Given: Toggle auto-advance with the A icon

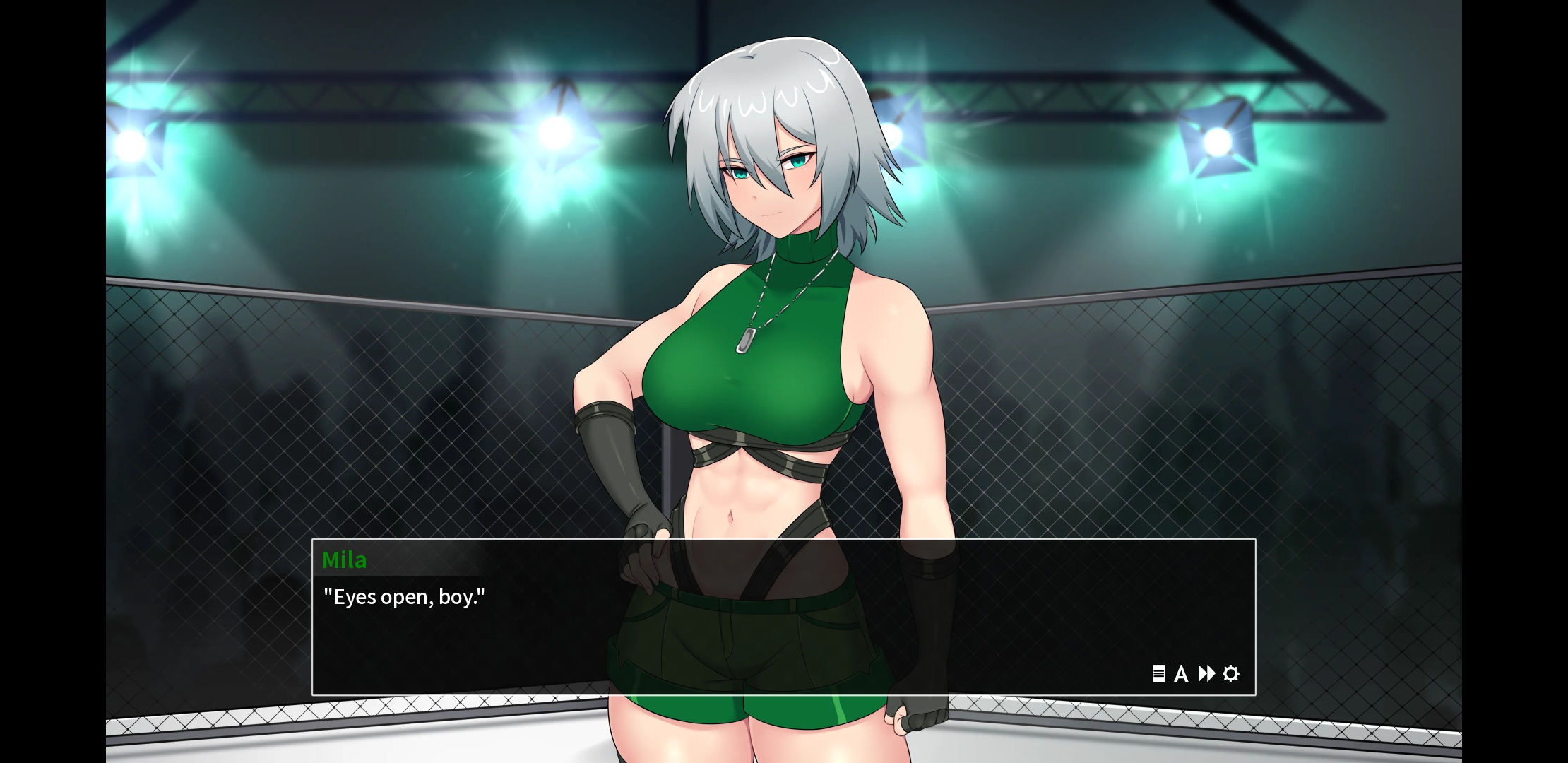Looking at the screenshot, I should (1181, 674).
